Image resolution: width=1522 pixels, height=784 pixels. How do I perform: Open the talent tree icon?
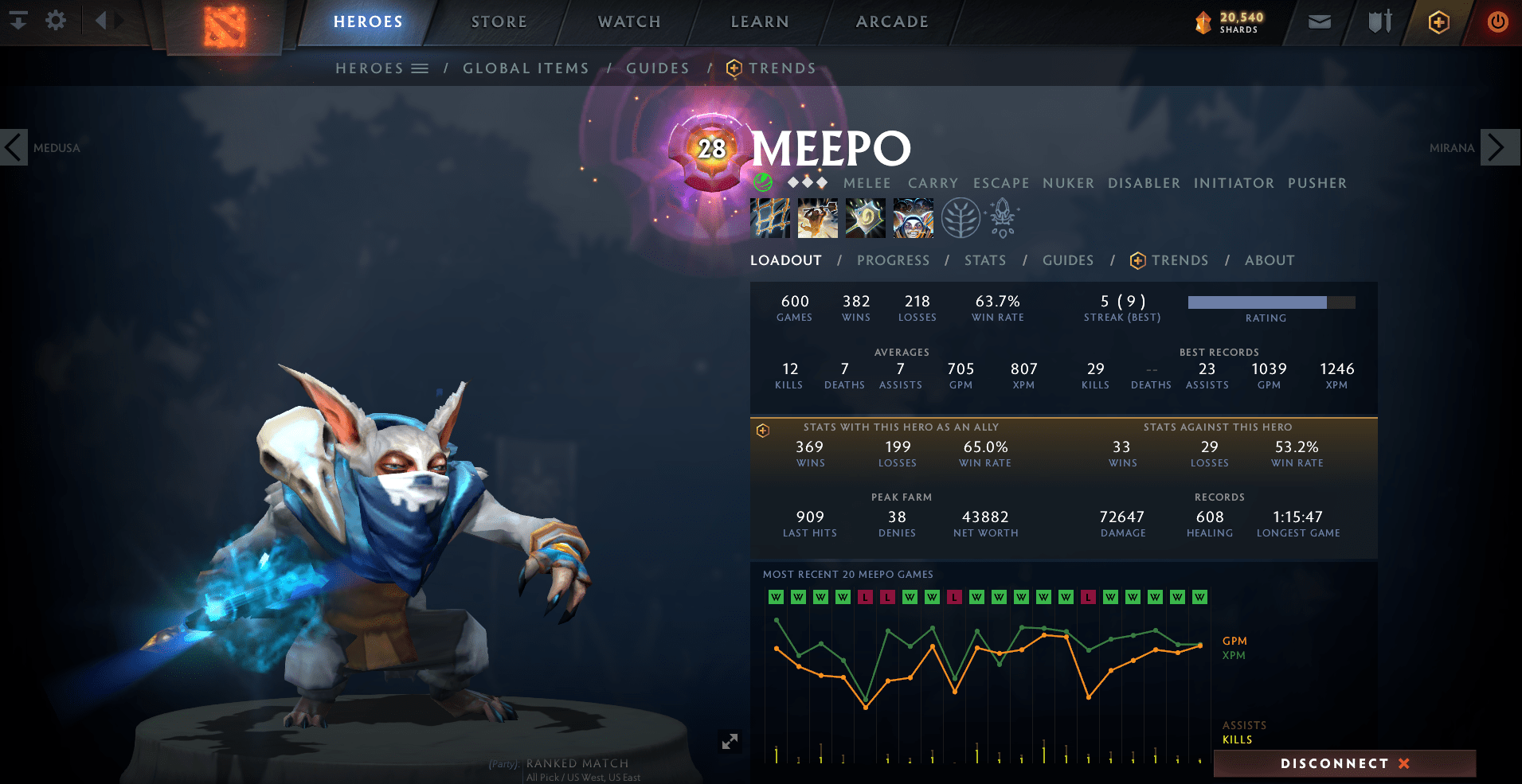coord(961,218)
